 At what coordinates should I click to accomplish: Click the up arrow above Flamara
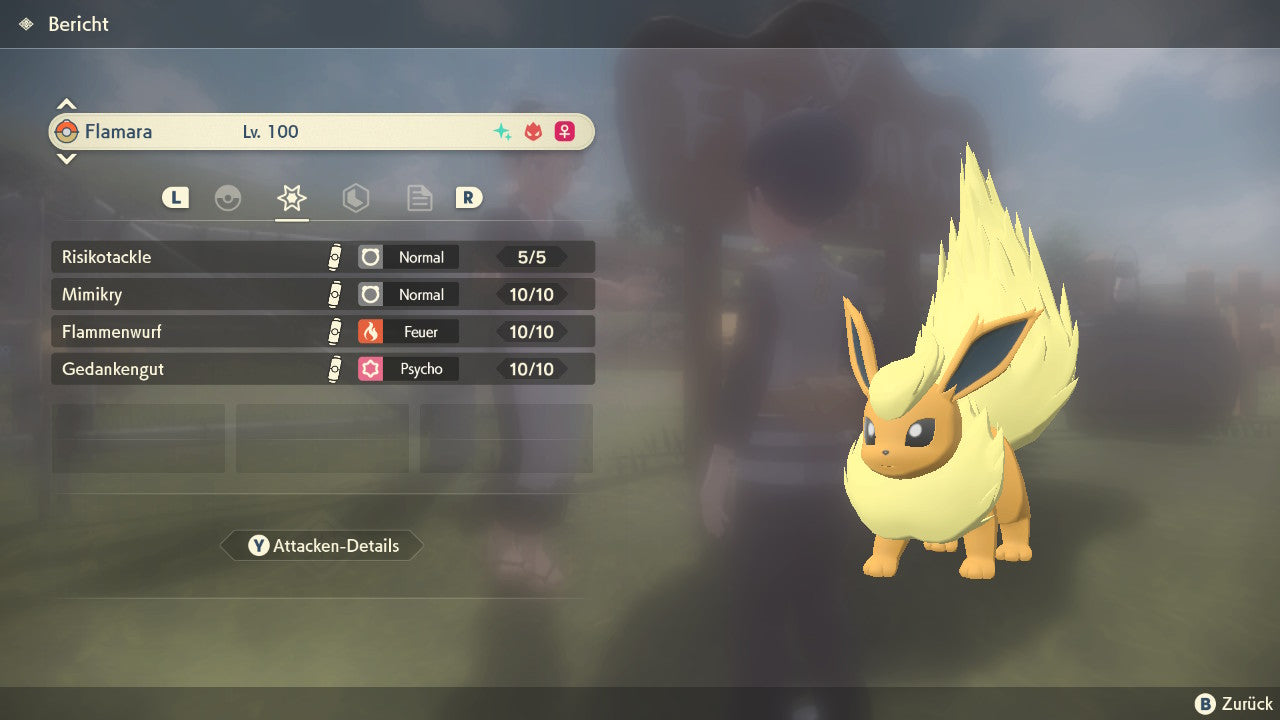66,105
